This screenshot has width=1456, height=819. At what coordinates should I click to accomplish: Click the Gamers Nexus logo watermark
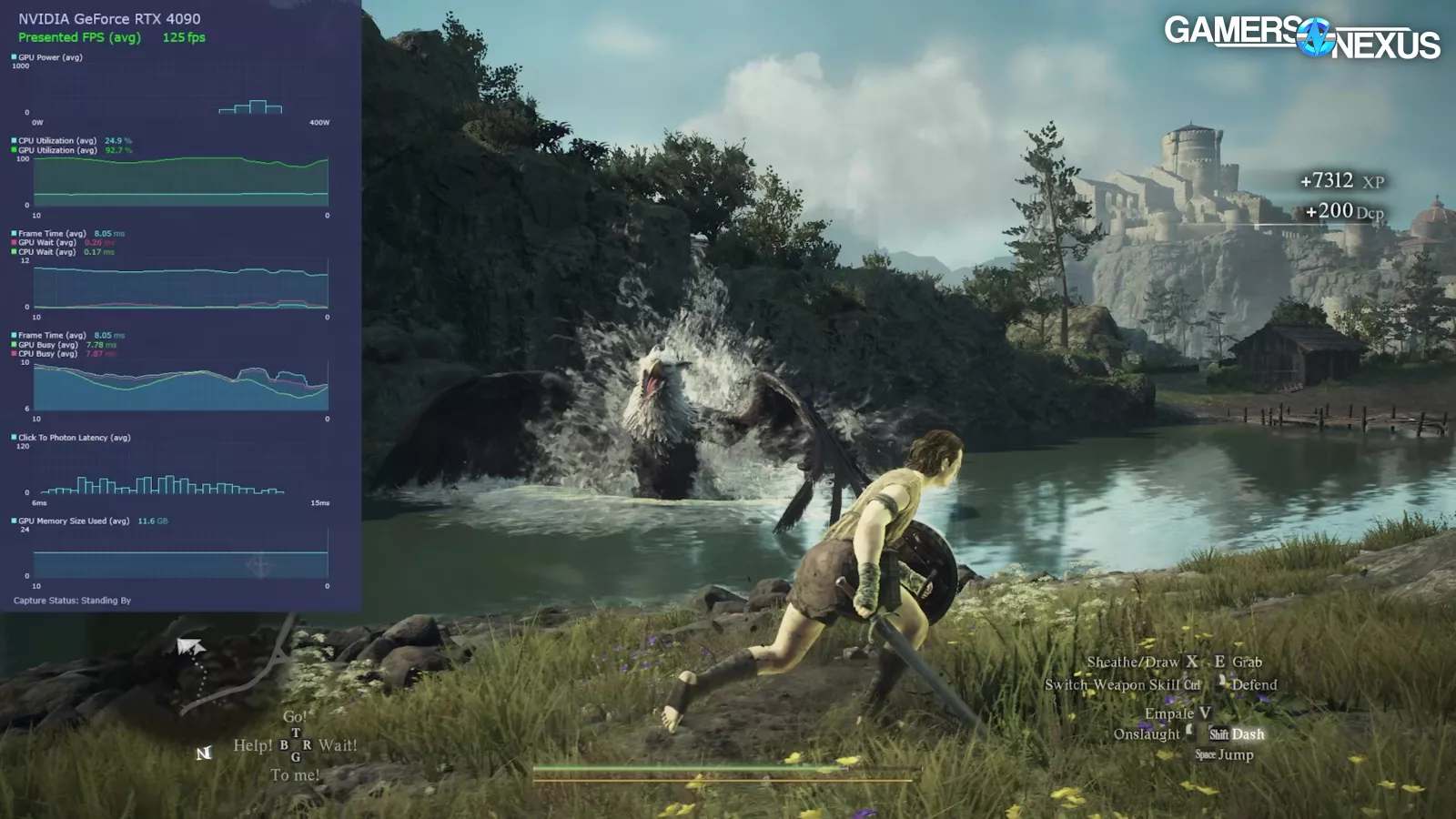[1301, 37]
